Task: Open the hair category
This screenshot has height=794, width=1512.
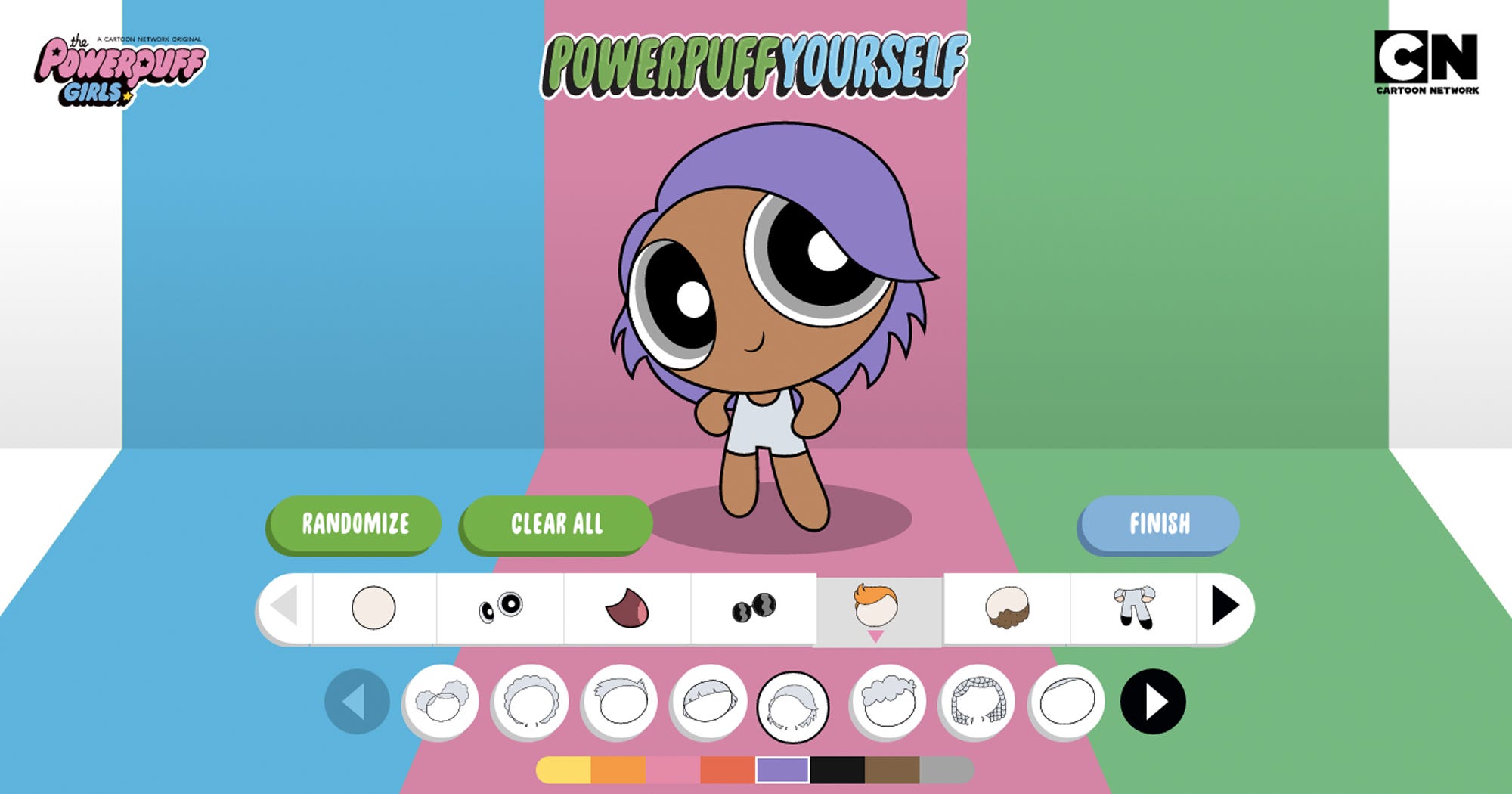Action: click(878, 606)
